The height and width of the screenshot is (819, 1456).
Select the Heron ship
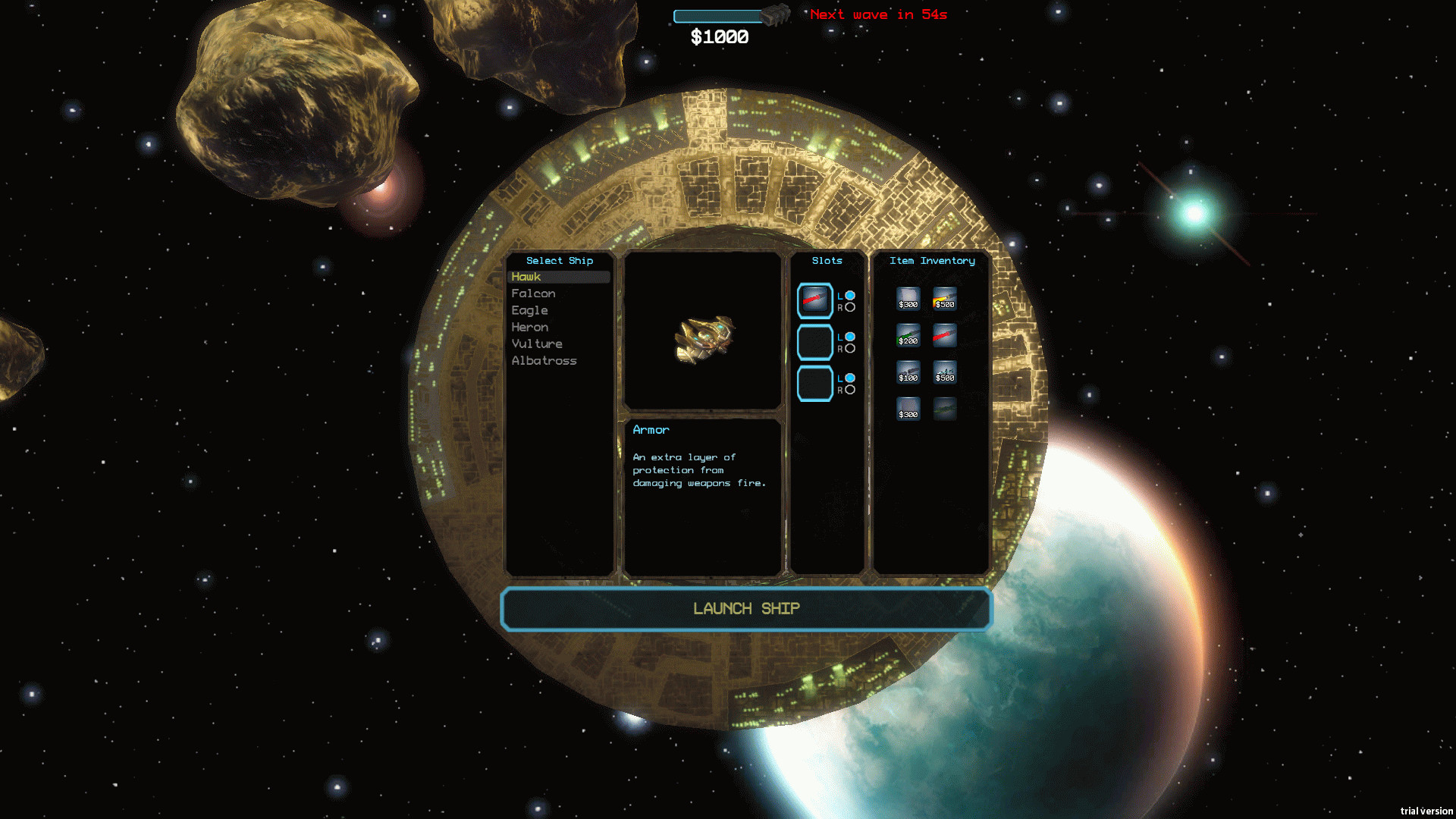(x=529, y=327)
